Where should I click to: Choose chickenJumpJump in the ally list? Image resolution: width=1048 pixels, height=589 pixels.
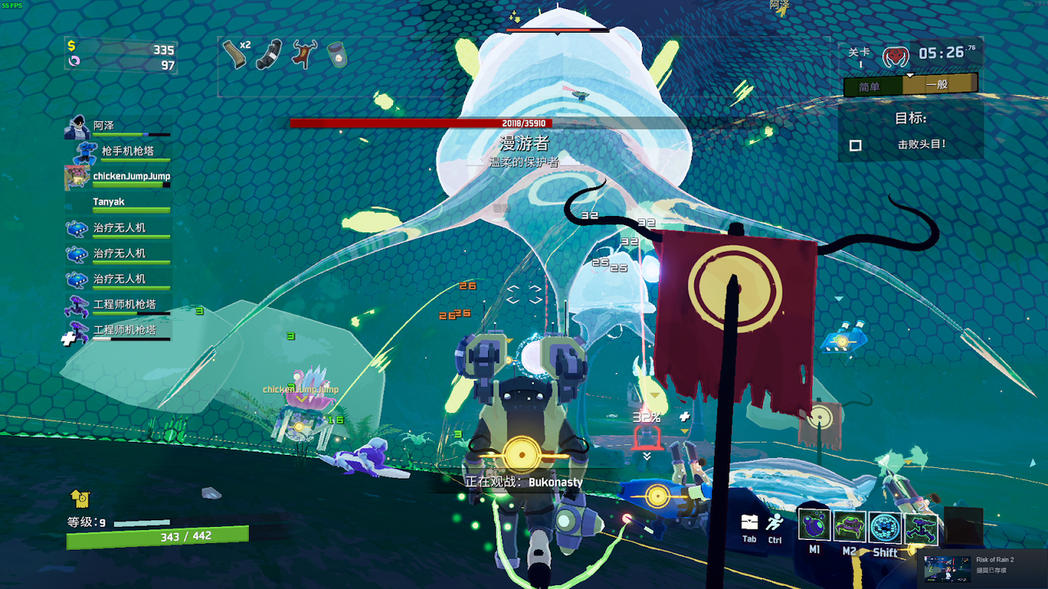tap(130, 177)
